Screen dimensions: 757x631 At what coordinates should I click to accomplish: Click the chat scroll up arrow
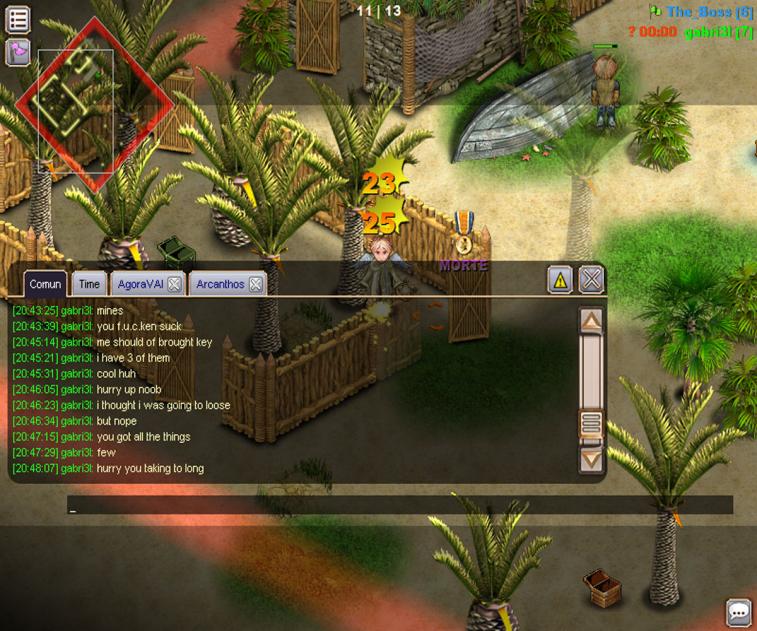(591, 321)
